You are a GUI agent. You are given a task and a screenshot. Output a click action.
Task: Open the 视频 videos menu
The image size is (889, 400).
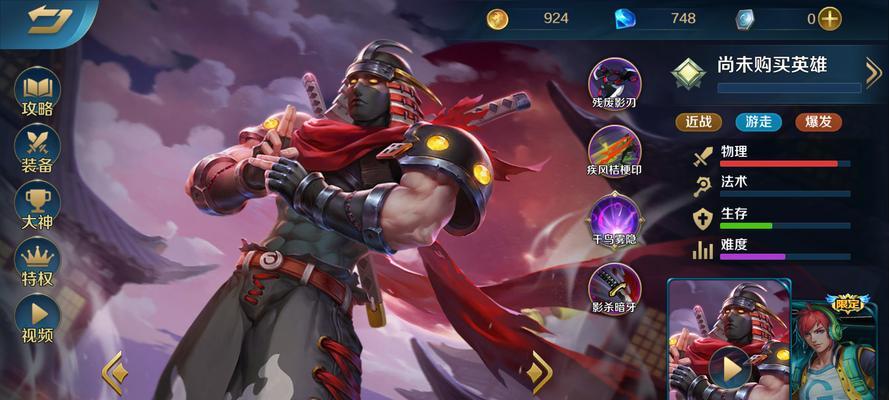coord(37,321)
